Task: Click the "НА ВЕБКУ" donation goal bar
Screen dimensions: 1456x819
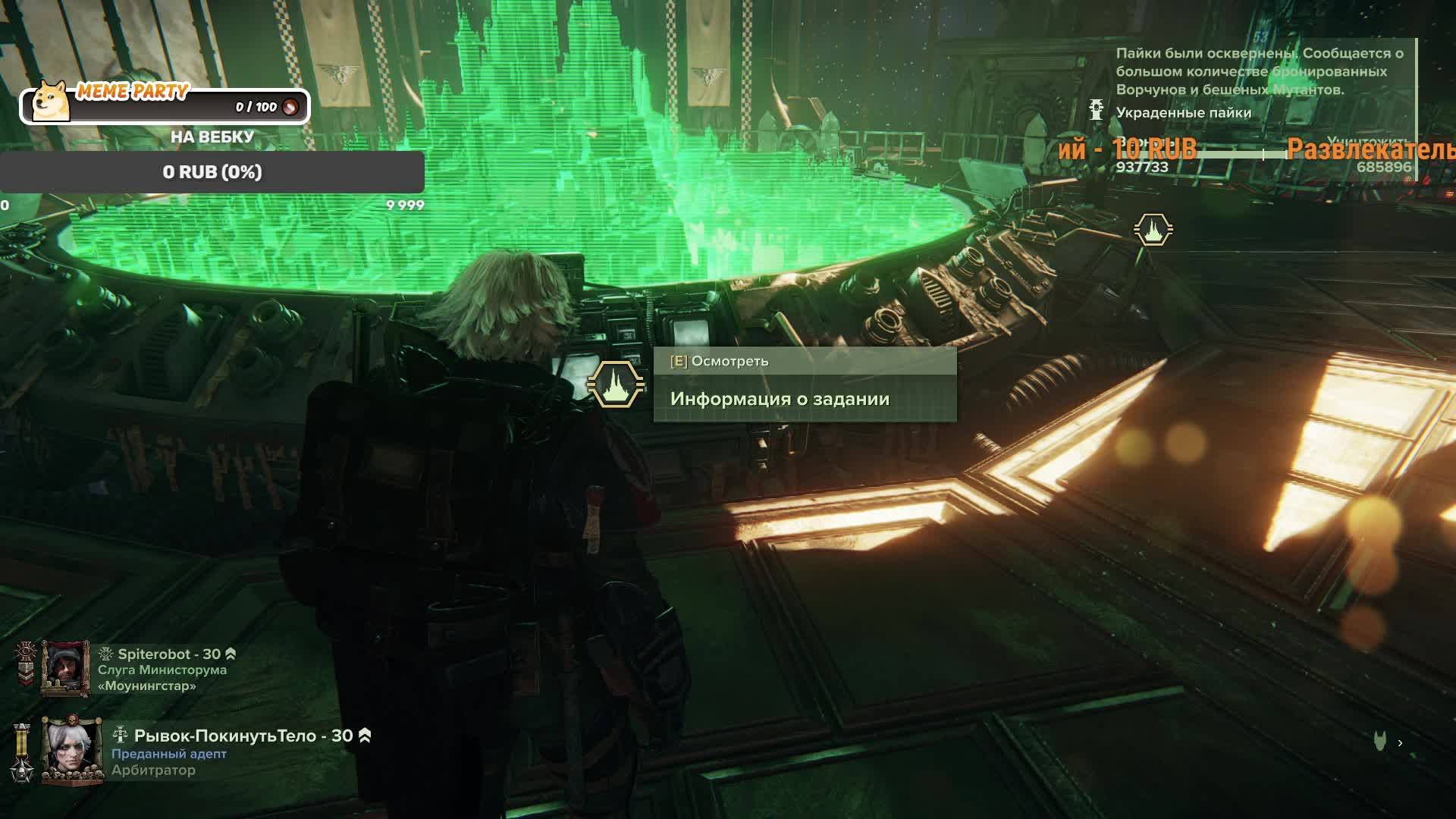Action: click(x=212, y=172)
